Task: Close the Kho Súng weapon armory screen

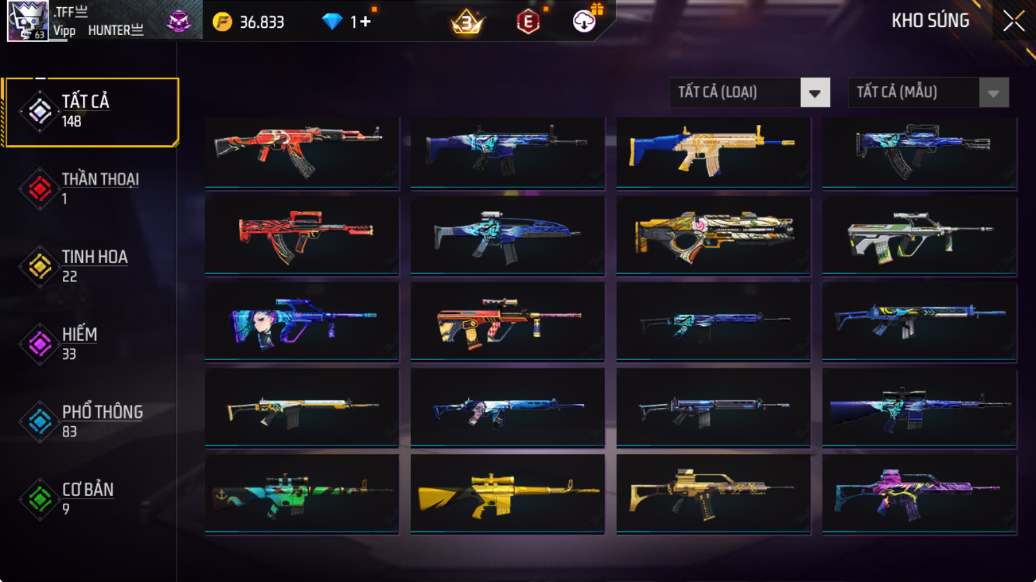Action: point(1012,21)
